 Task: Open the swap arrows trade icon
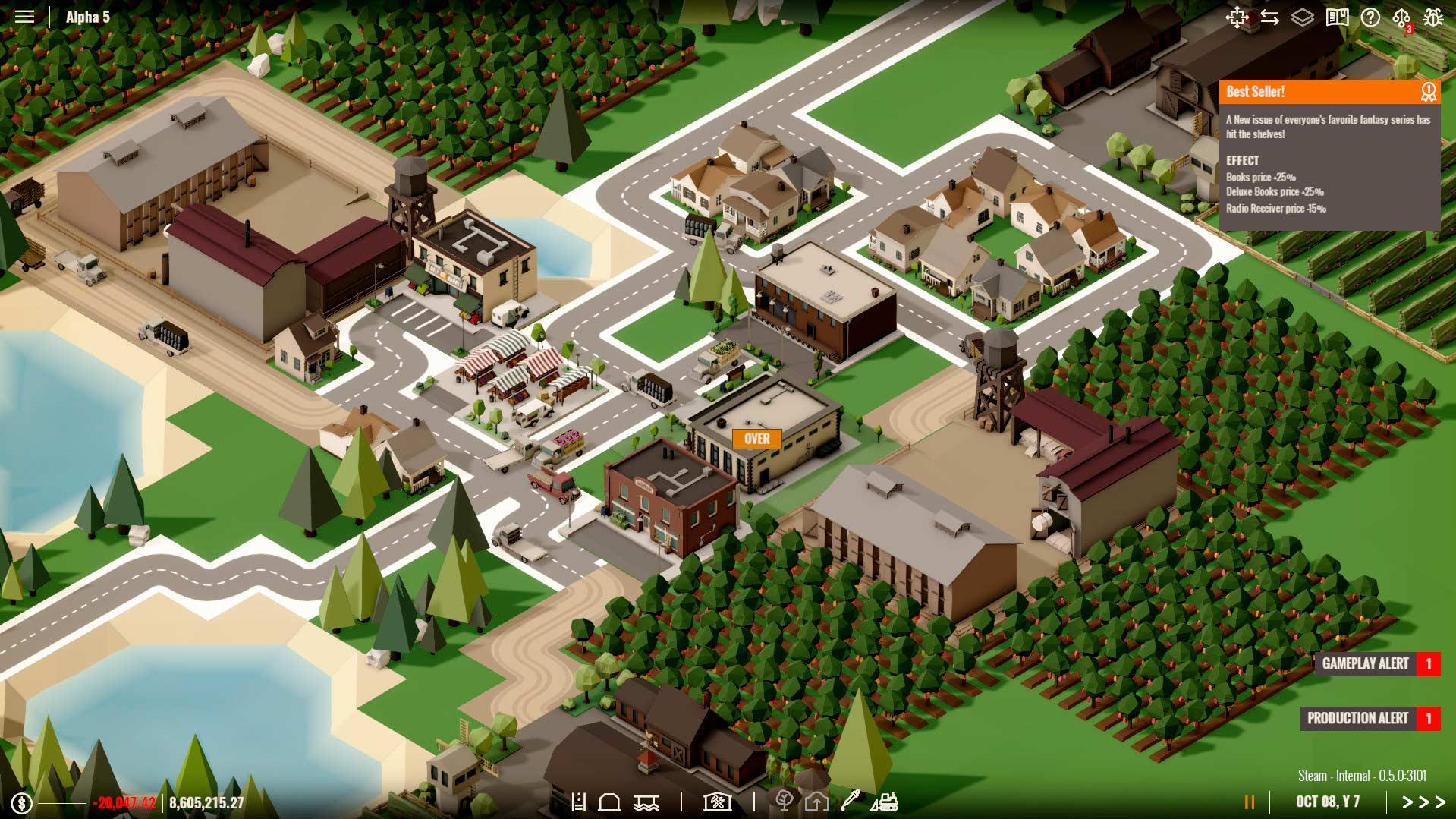[1269, 17]
